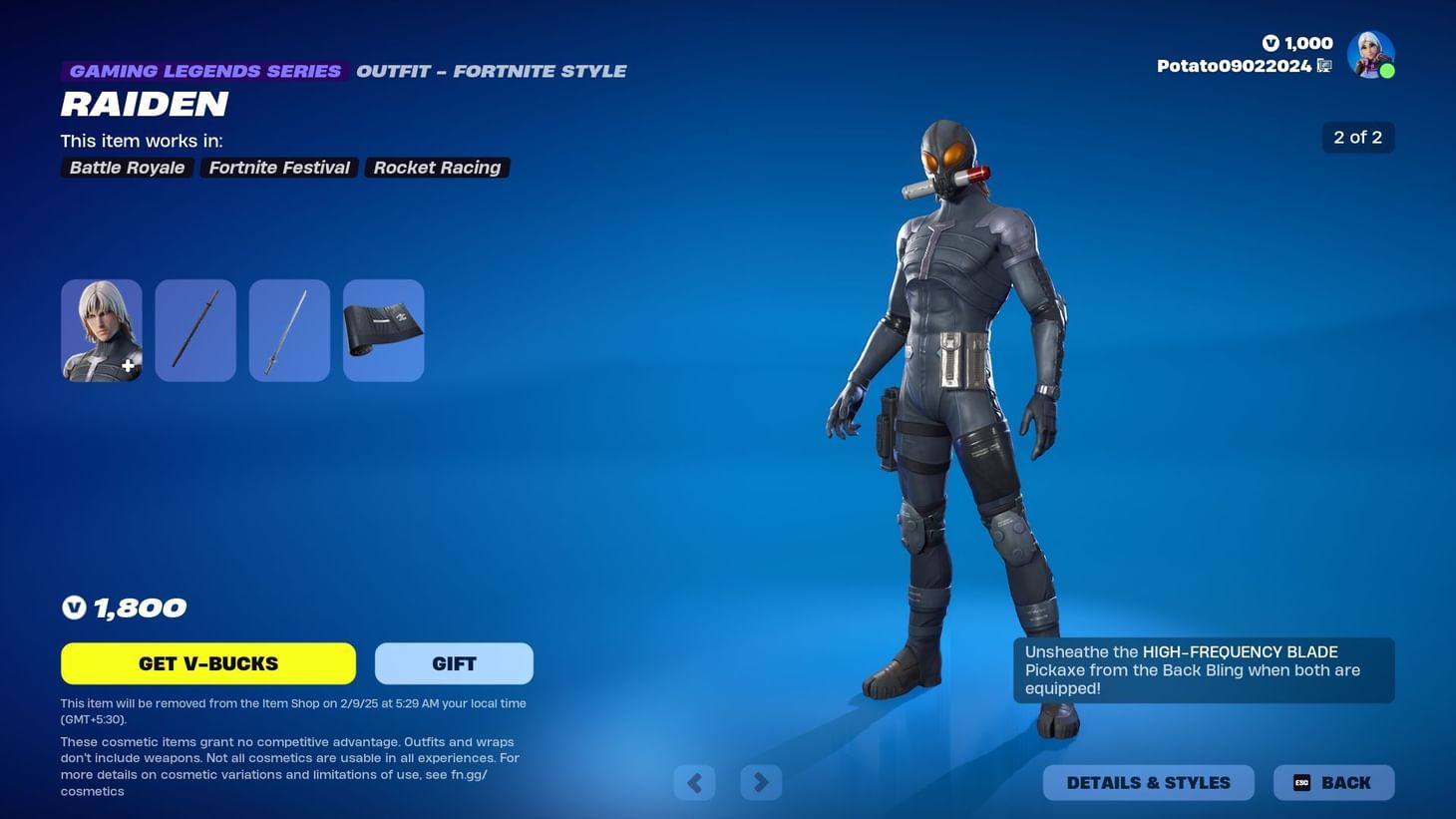Select the Raiden outfit thumbnail

tap(101, 329)
